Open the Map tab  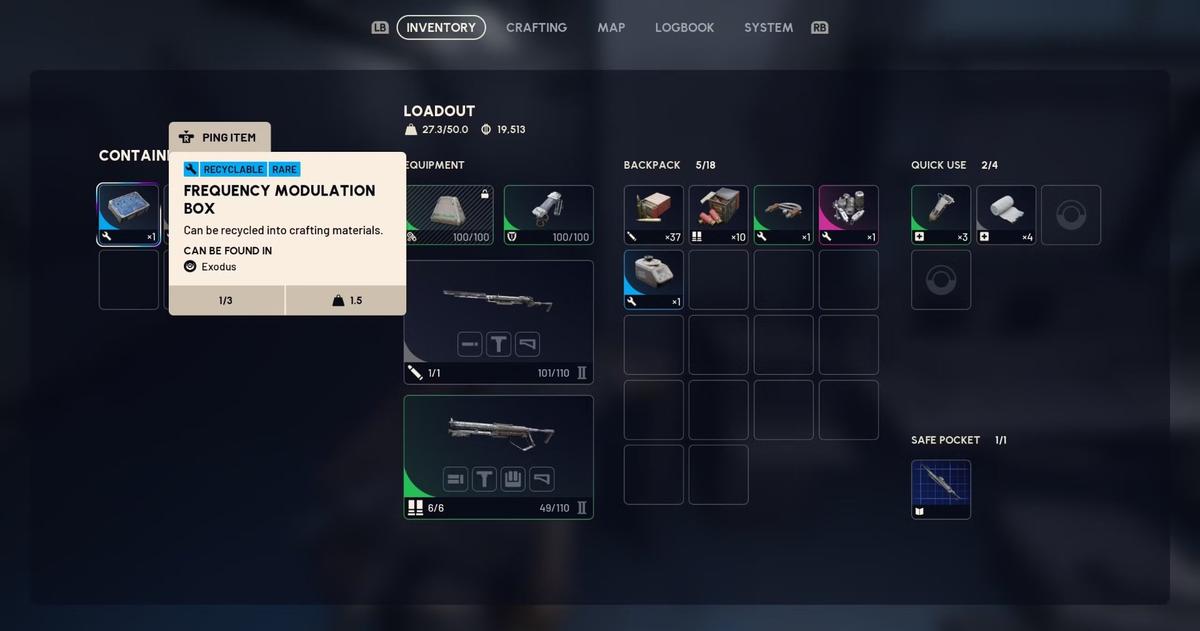point(611,28)
